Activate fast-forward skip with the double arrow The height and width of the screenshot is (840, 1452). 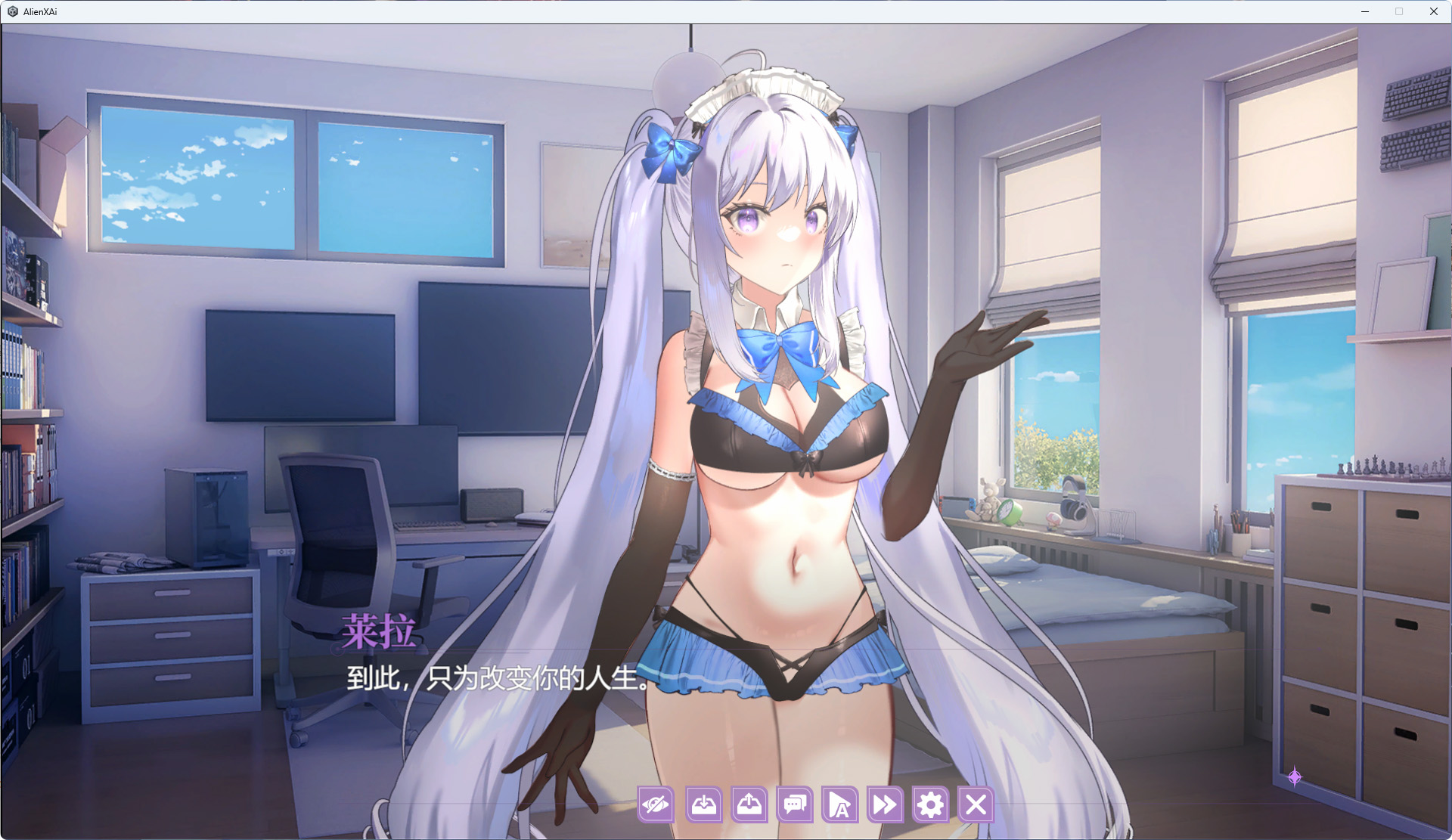885,804
